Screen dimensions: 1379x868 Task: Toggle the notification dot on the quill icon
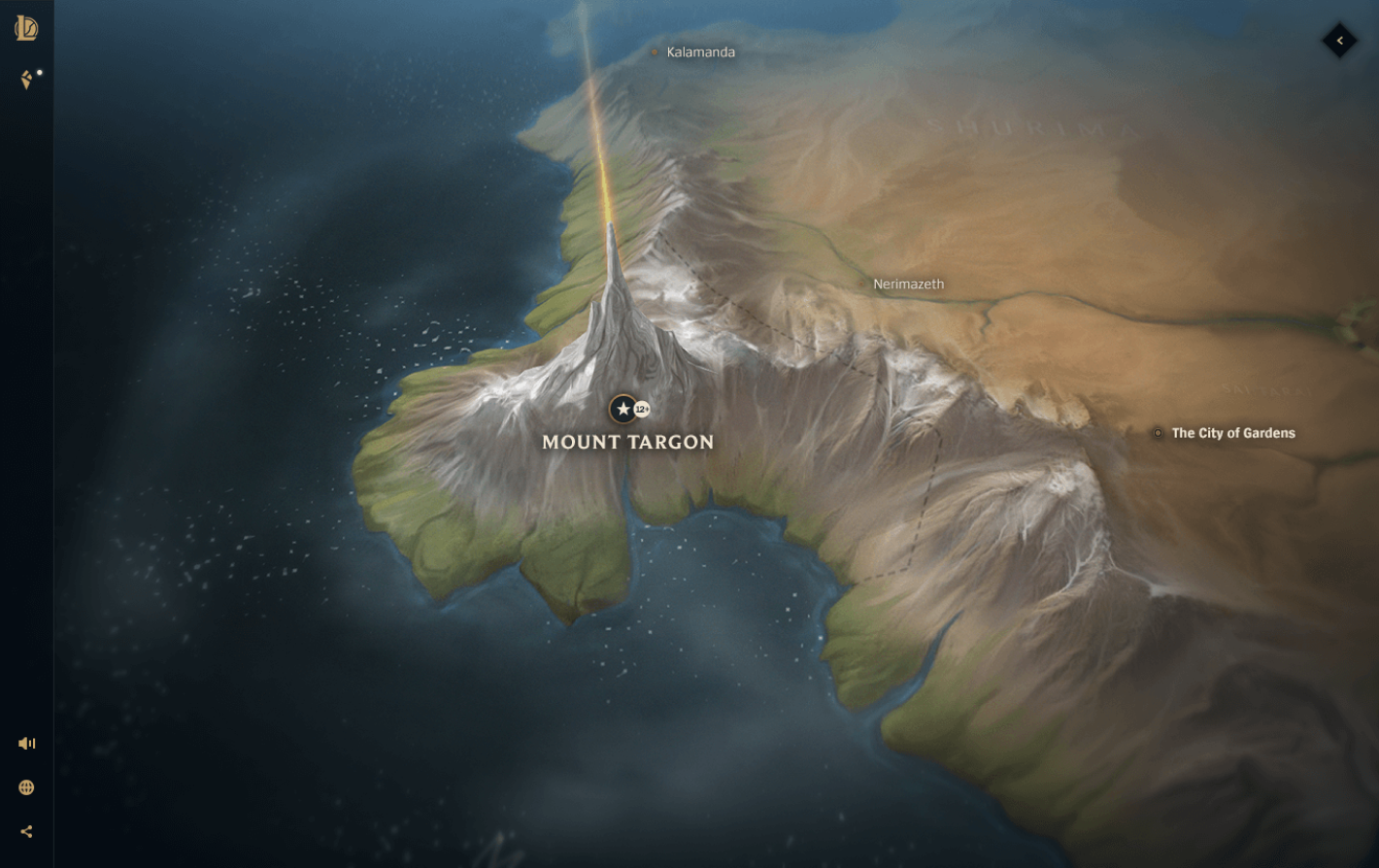(39, 70)
